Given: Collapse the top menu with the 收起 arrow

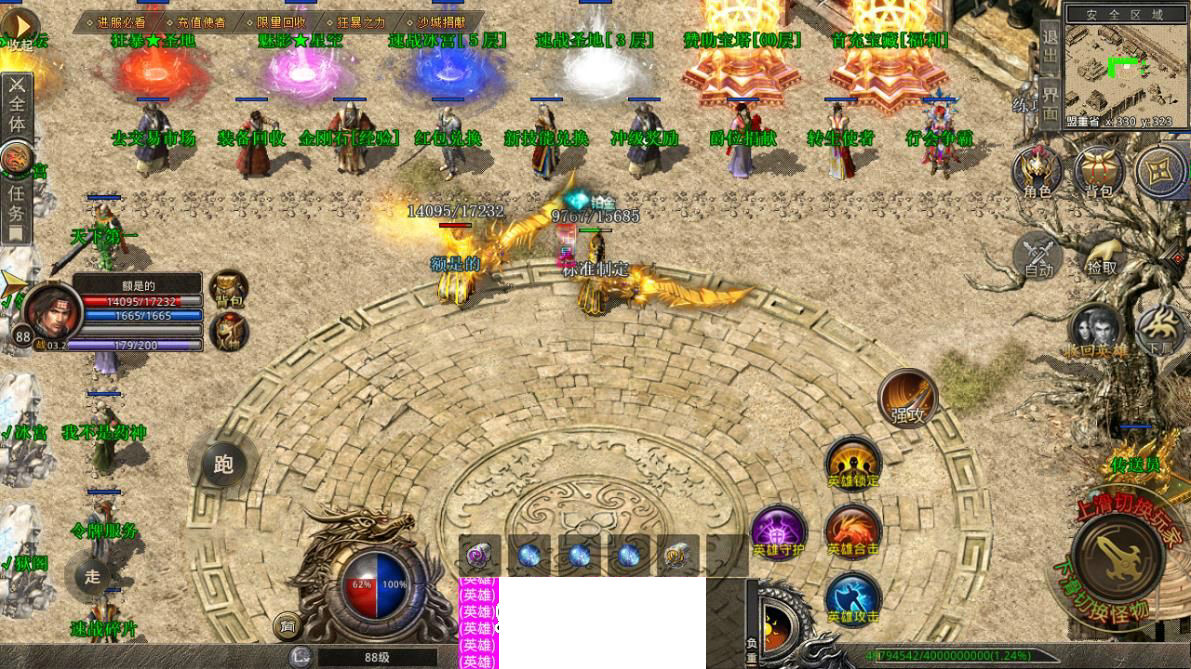Looking at the screenshot, I should tap(19, 27).
